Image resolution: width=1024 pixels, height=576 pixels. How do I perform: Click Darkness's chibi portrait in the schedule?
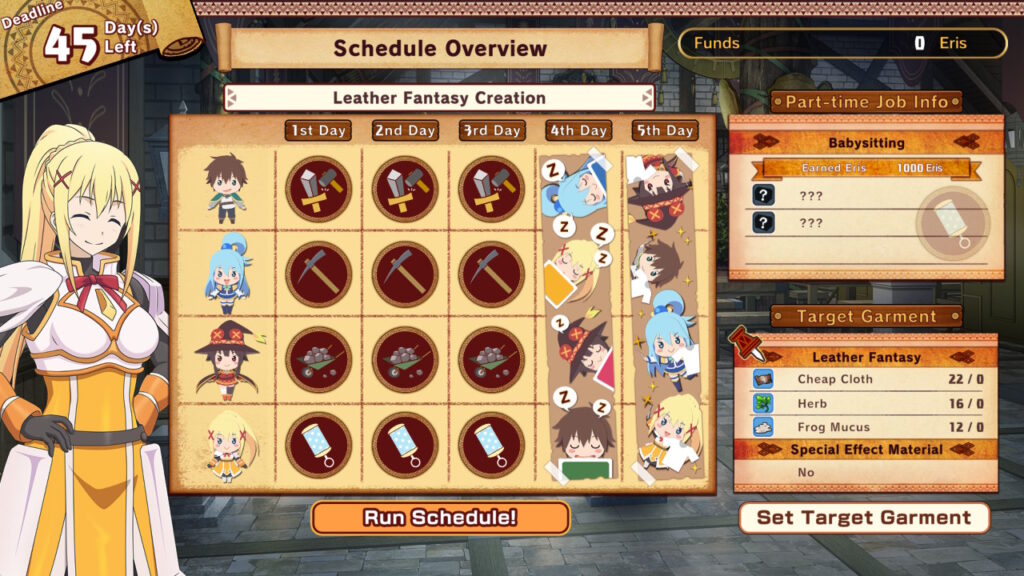[225, 445]
